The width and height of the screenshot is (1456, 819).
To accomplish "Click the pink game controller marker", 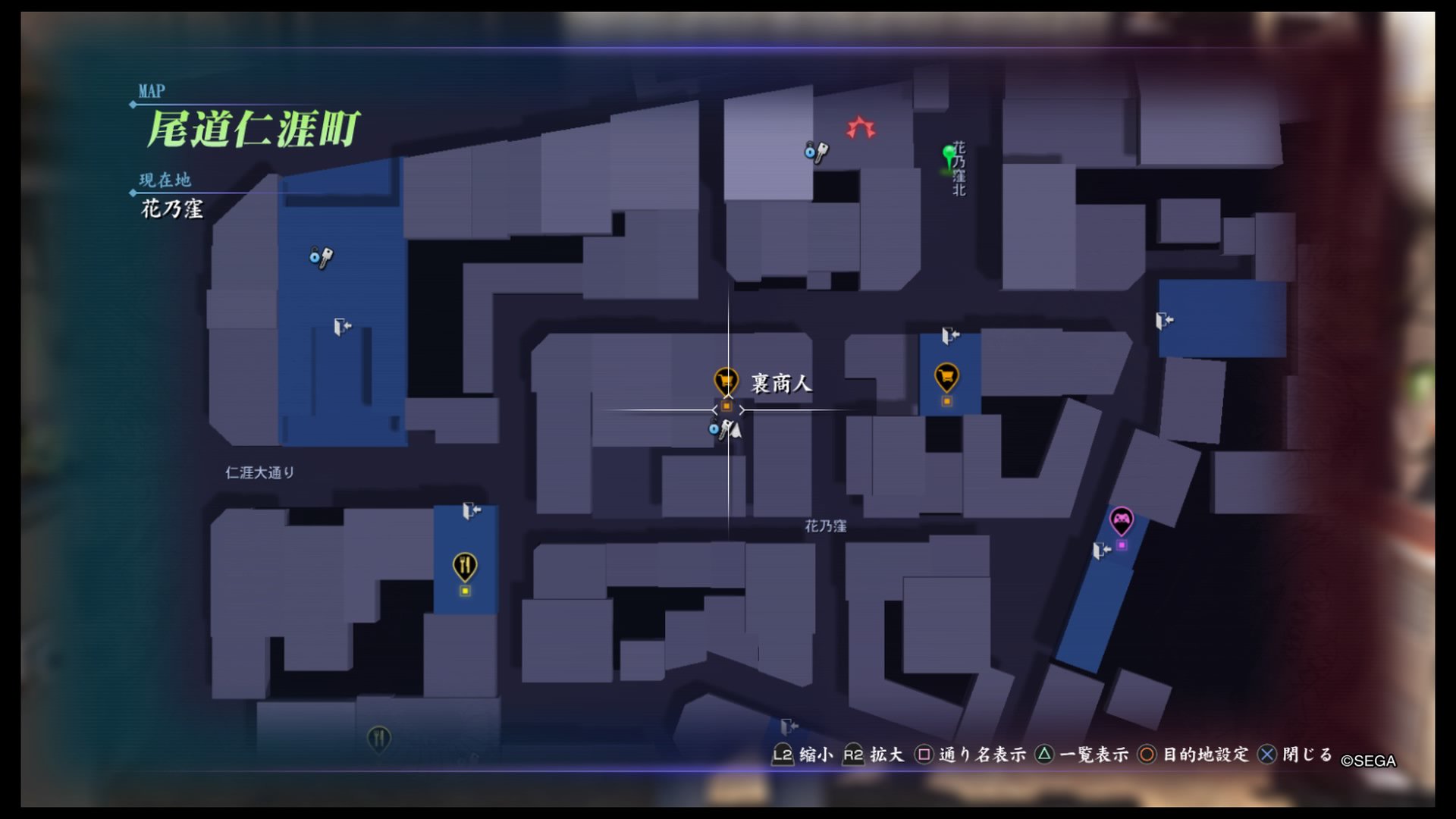I will (x=1121, y=520).
